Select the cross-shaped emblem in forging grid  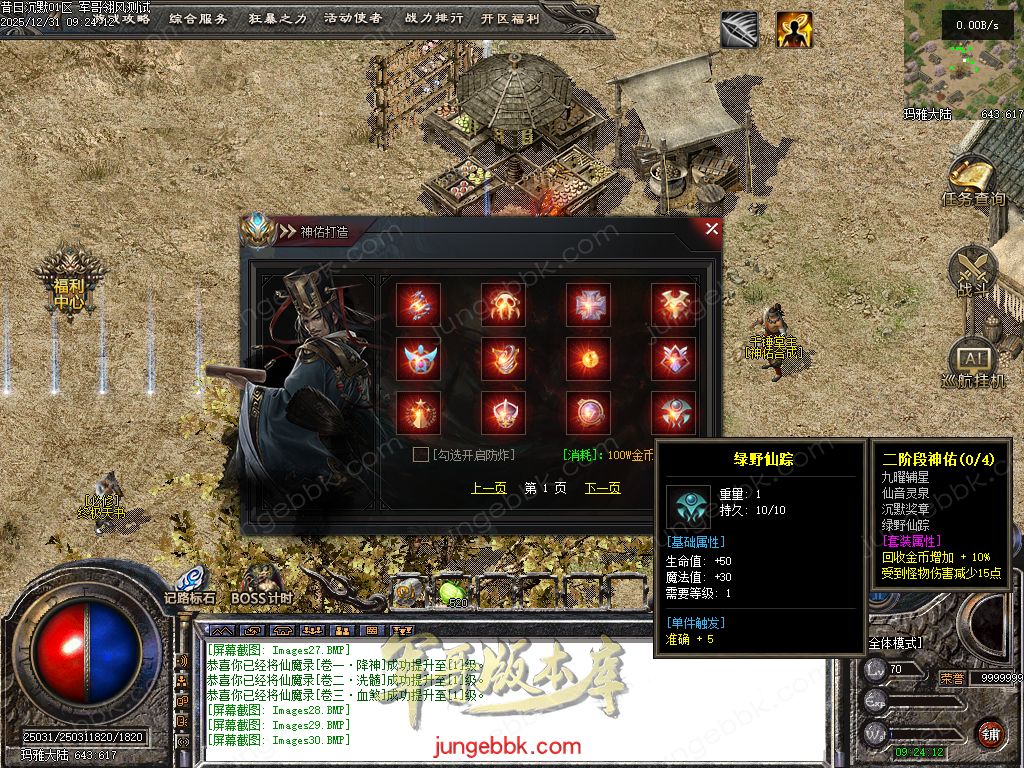click(588, 305)
